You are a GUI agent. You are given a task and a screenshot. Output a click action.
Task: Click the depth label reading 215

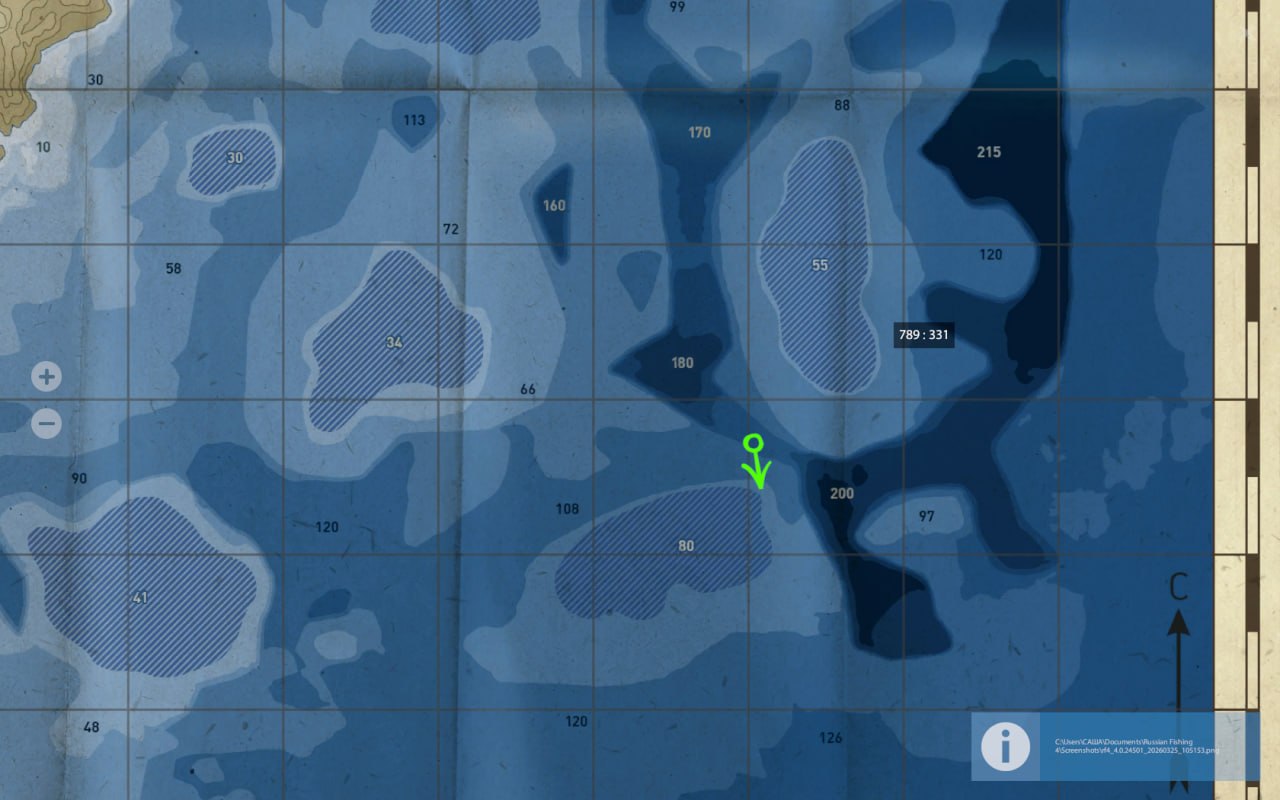pyautogui.click(x=989, y=152)
